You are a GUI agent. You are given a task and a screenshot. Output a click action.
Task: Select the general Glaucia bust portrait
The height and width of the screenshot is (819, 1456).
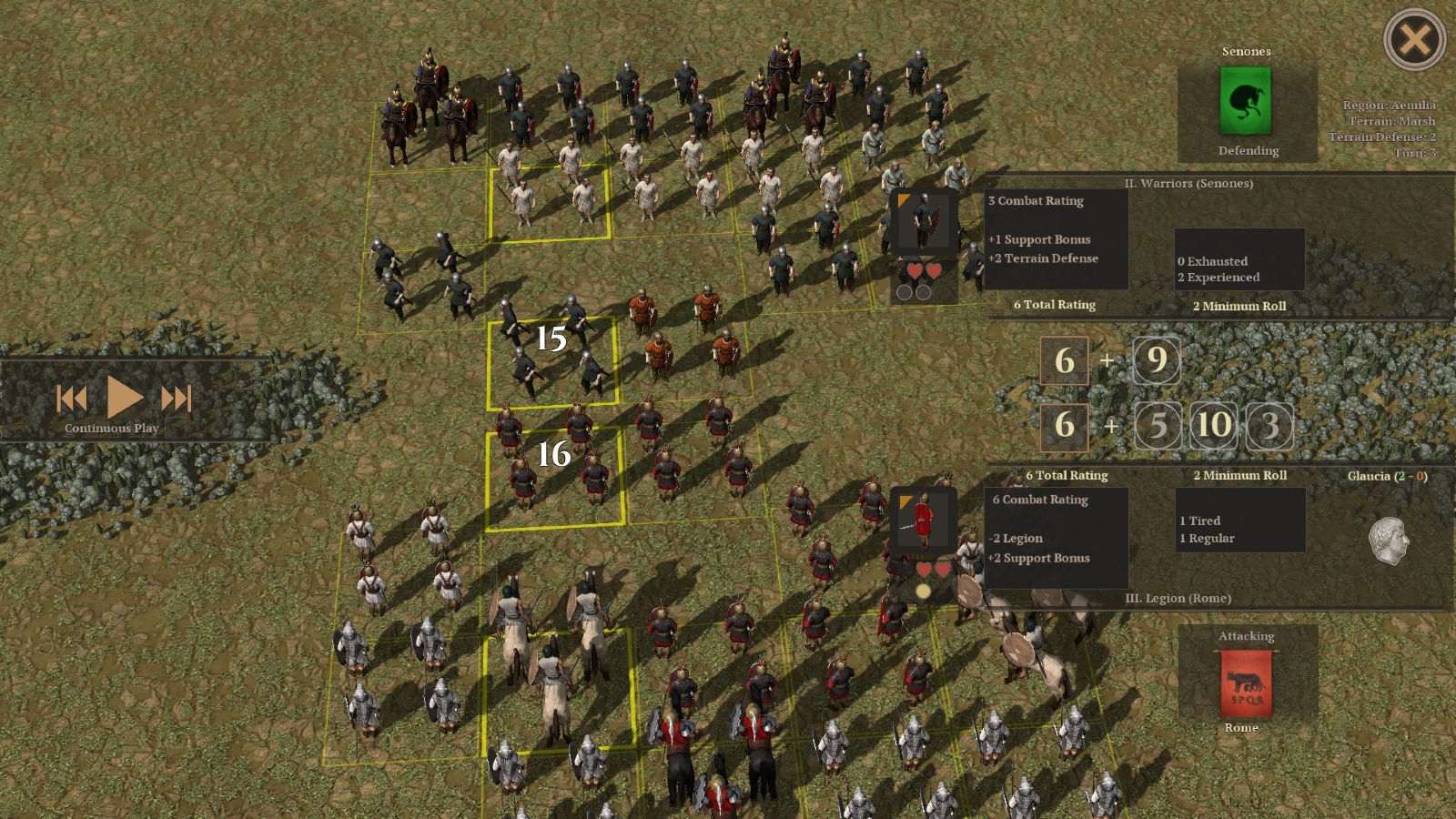[x=1389, y=541]
